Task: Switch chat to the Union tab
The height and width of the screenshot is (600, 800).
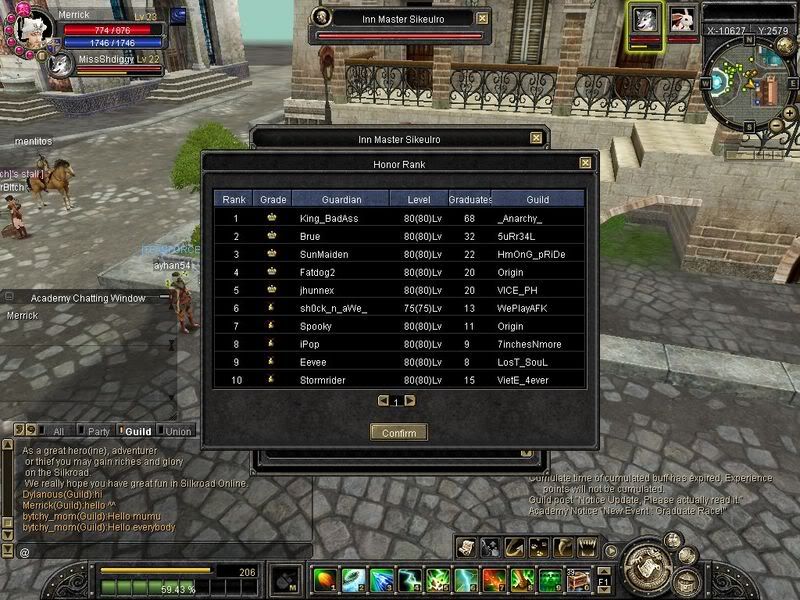Action: coord(178,431)
